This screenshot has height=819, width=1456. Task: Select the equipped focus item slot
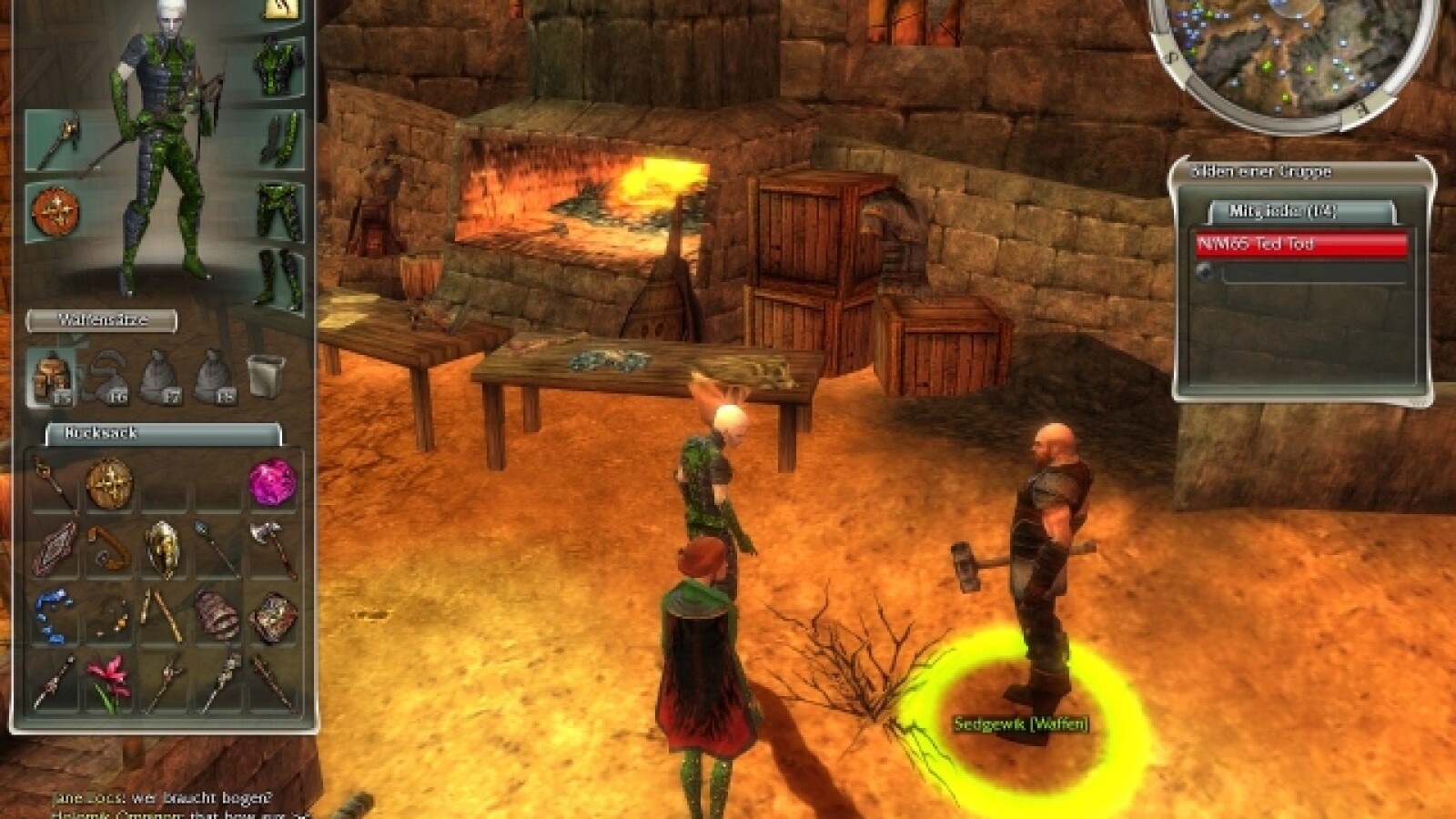(55, 209)
